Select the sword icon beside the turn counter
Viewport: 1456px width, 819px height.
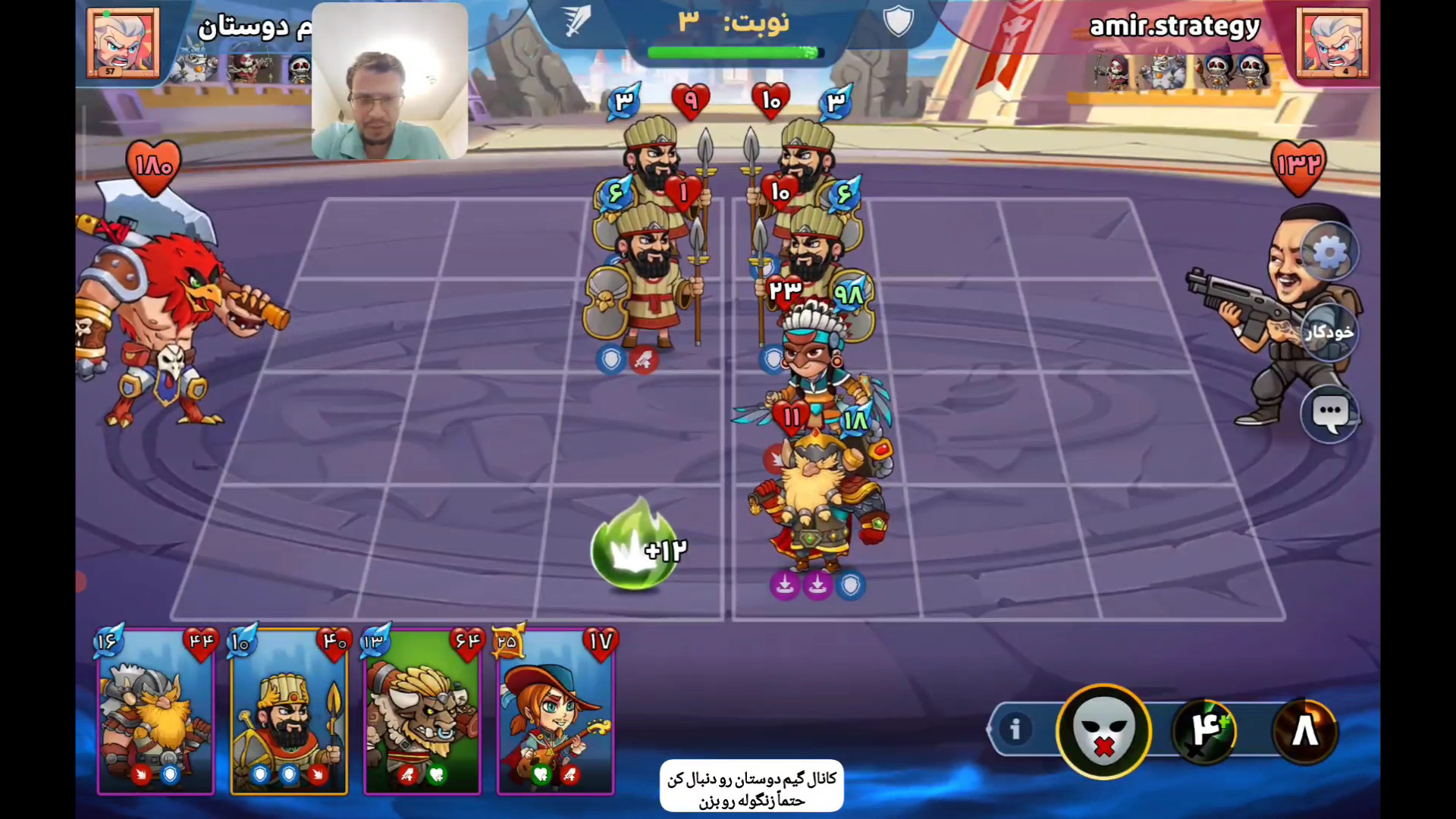pos(578,21)
